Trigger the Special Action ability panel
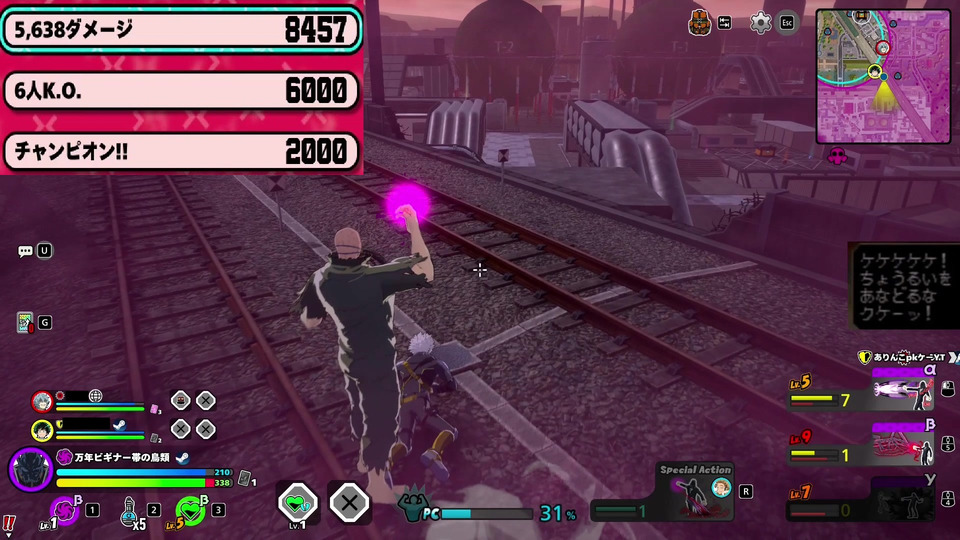Image resolution: width=960 pixels, height=540 pixels. [695, 491]
